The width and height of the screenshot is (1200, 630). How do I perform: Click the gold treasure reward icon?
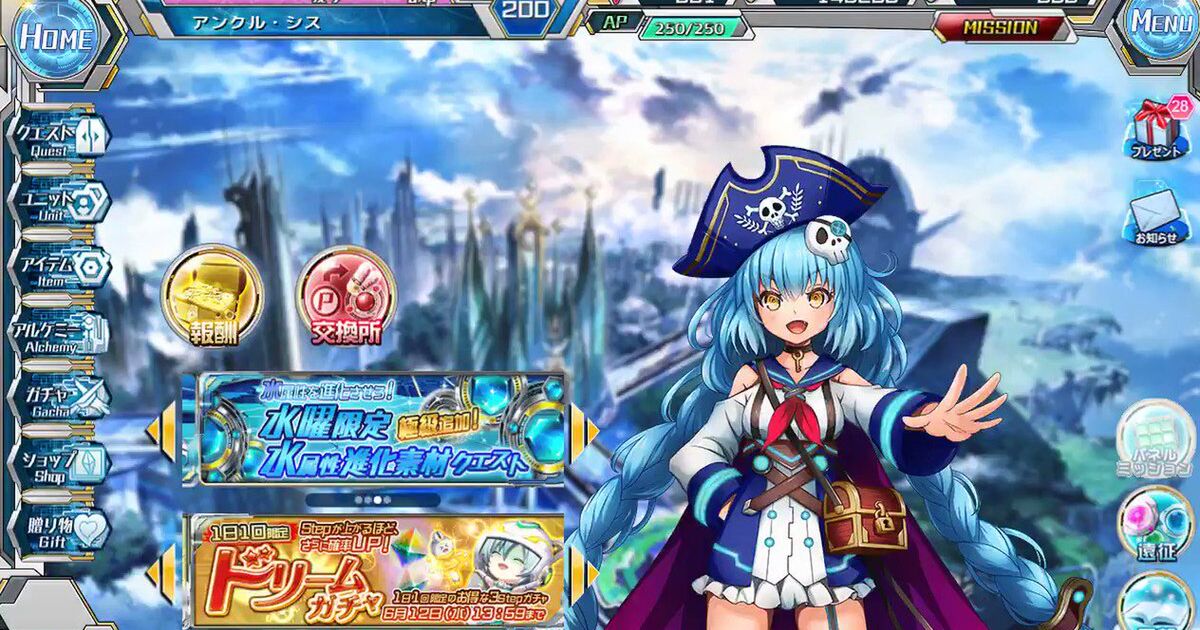[211, 297]
